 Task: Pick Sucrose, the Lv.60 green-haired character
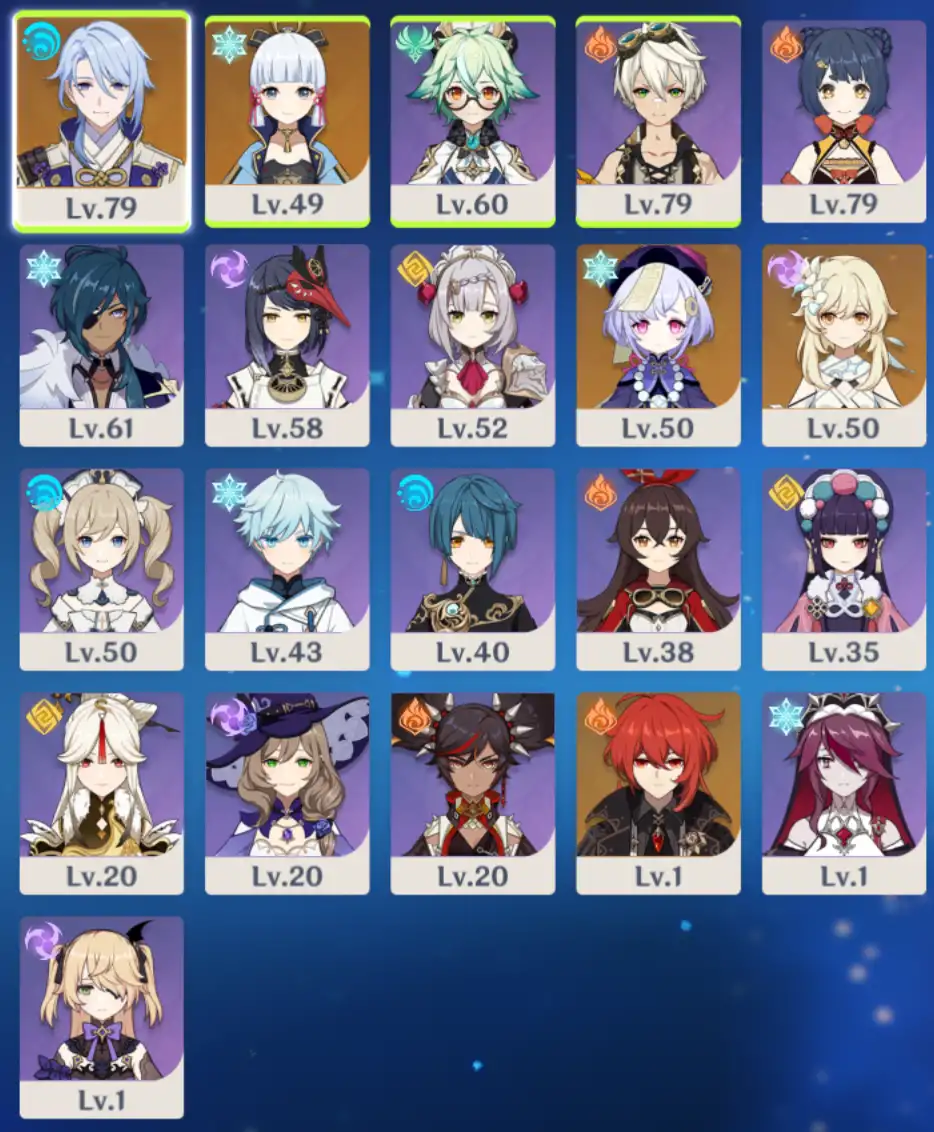(x=473, y=118)
